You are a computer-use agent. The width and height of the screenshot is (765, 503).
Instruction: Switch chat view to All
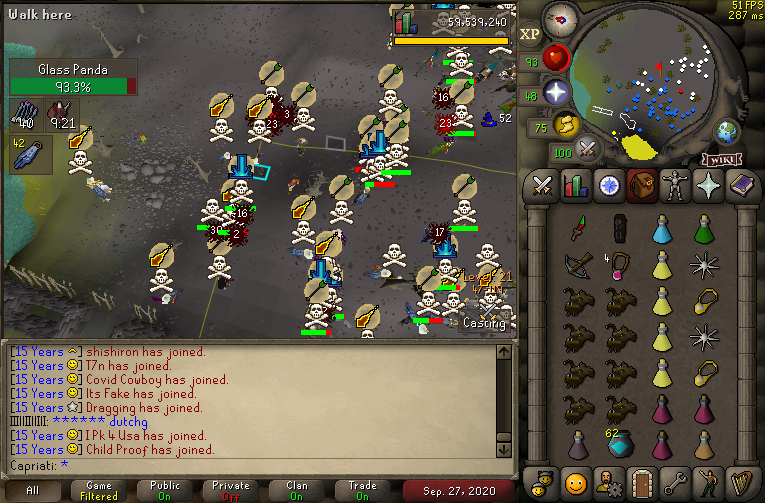(33, 491)
